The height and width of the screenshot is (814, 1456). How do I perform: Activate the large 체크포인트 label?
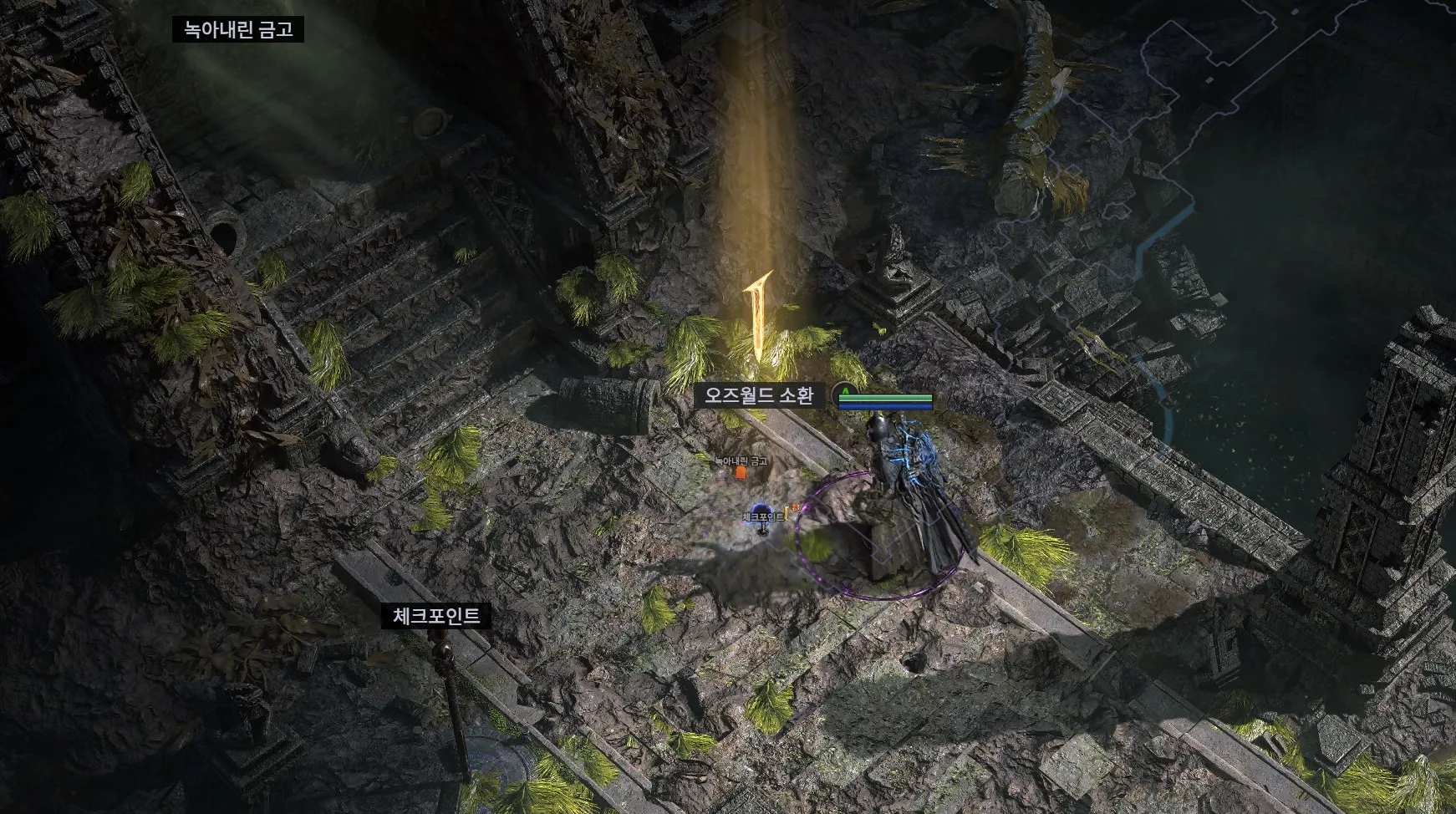tap(436, 617)
